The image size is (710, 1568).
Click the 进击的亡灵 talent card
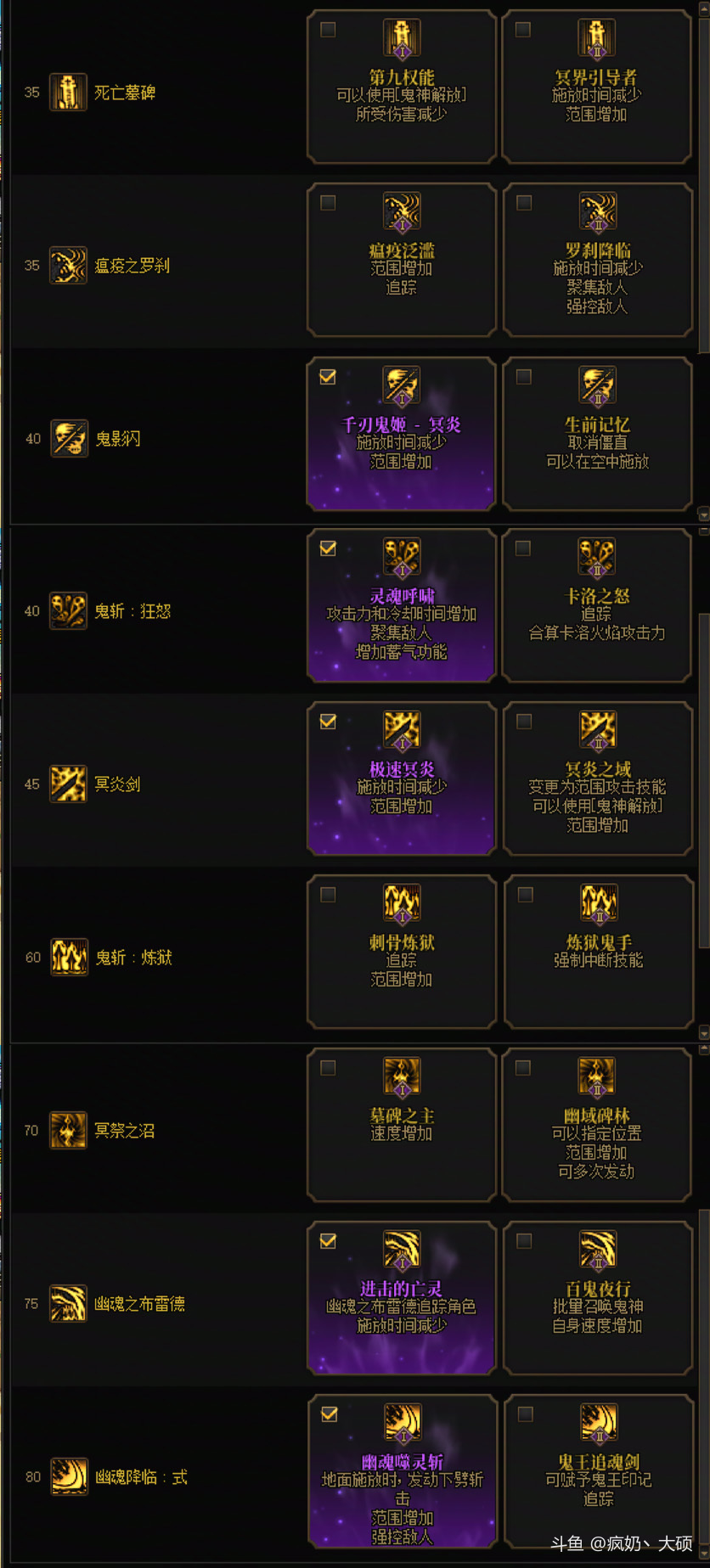[401, 1298]
